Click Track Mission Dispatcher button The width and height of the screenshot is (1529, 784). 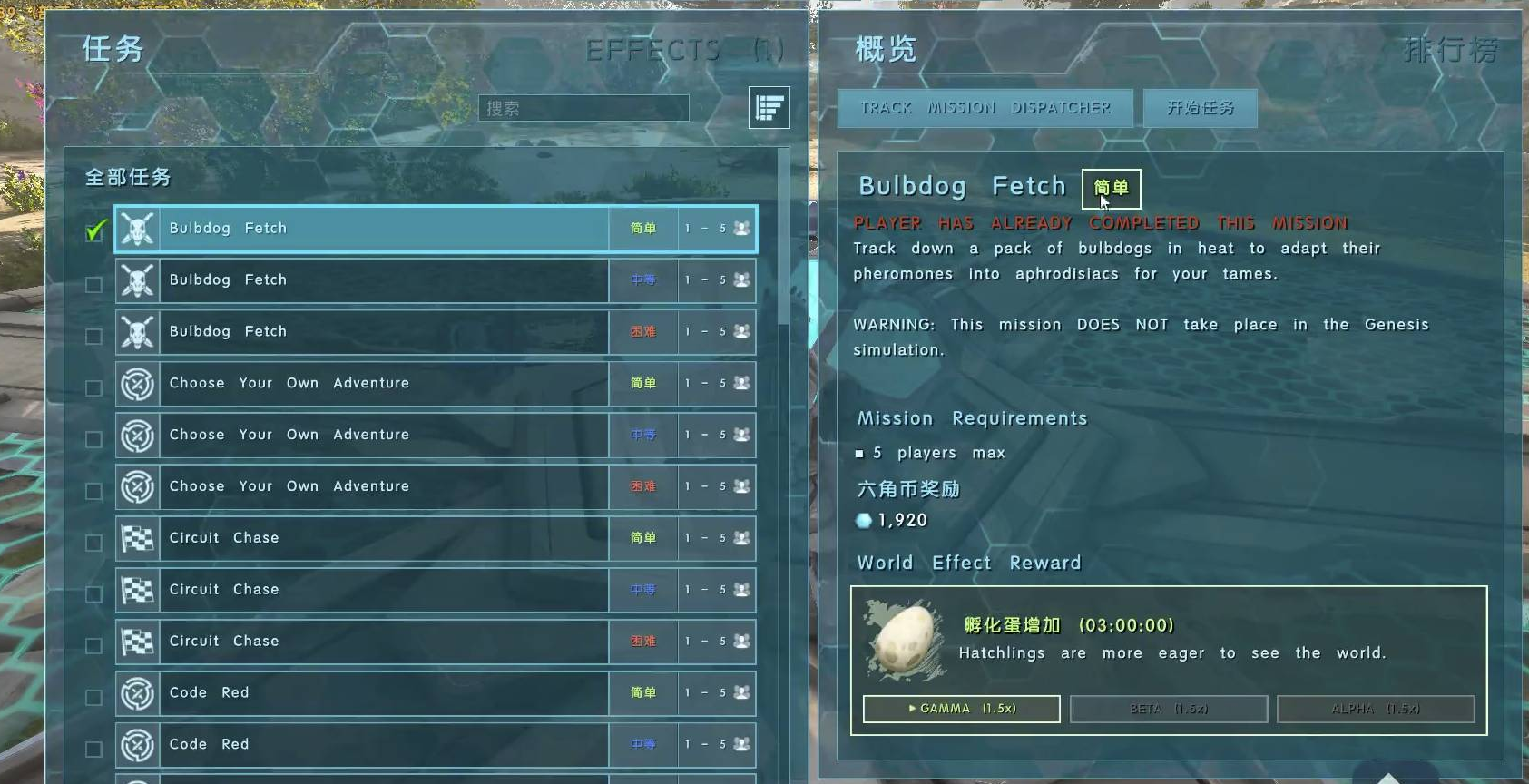(x=985, y=108)
